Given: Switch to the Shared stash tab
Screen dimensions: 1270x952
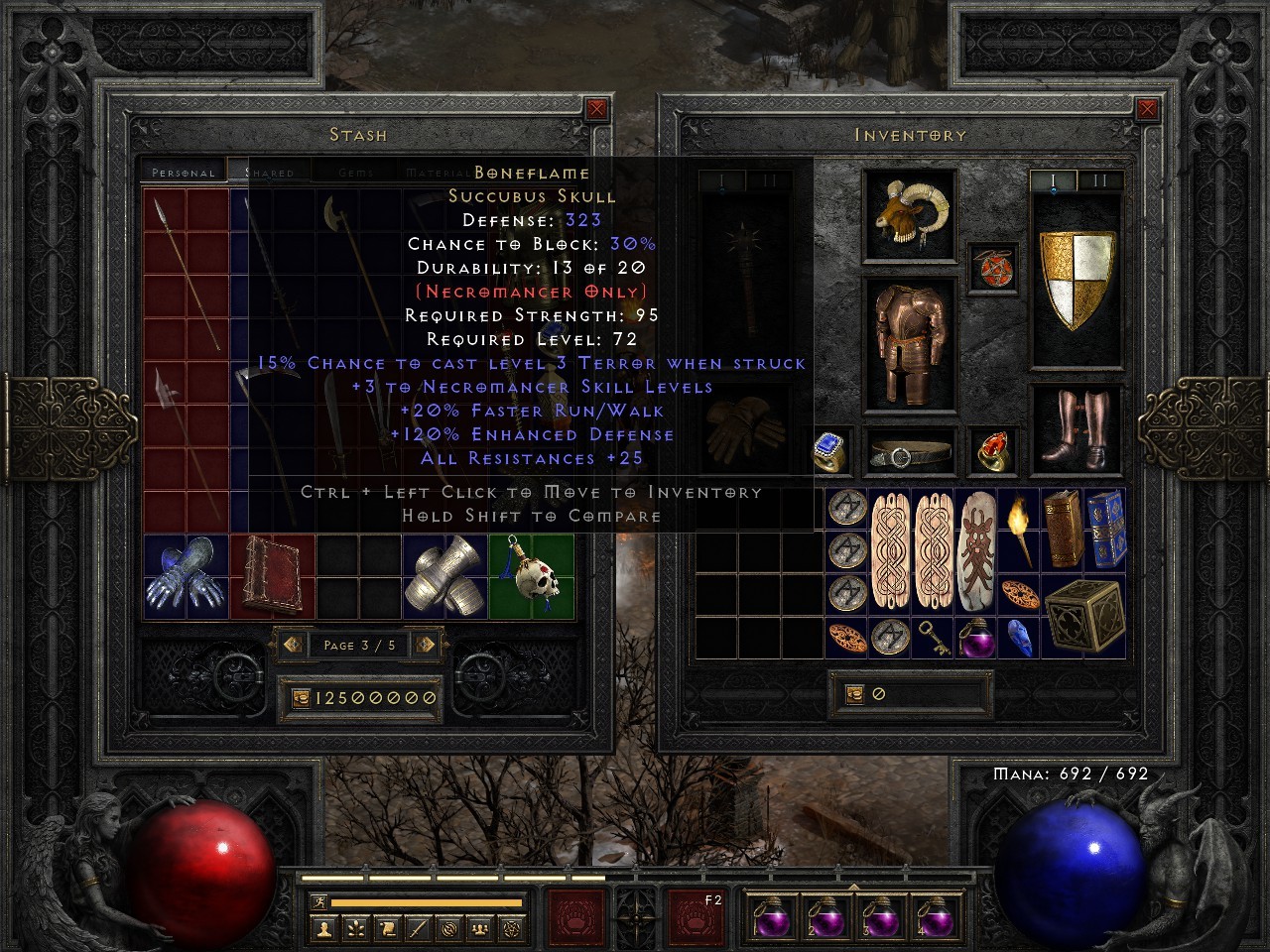Looking at the screenshot, I should click(x=268, y=171).
